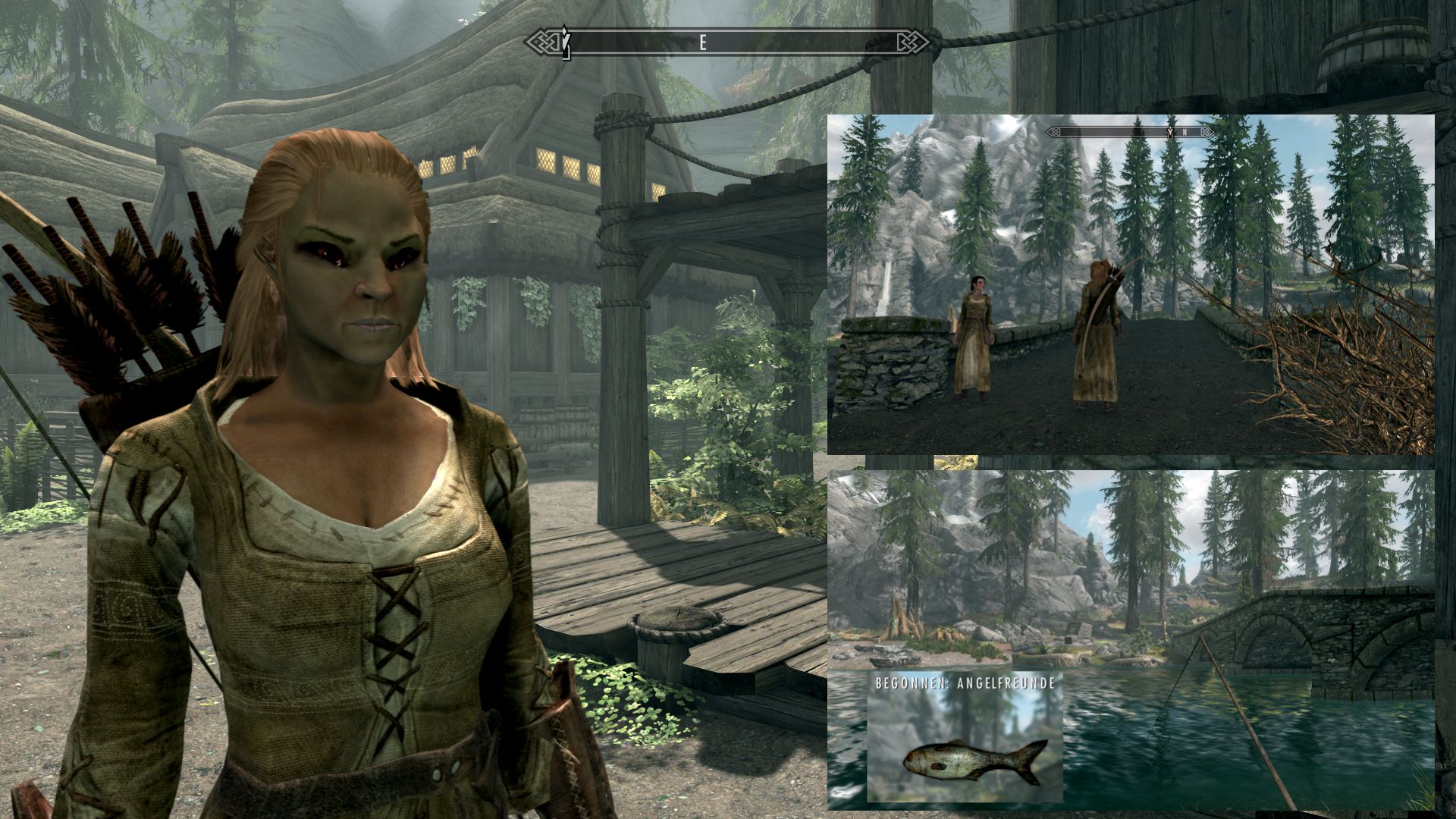Click the fish icon in the quest popup
Viewport: 1456px width, 819px height.
pyautogui.click(x=976, y=760)
